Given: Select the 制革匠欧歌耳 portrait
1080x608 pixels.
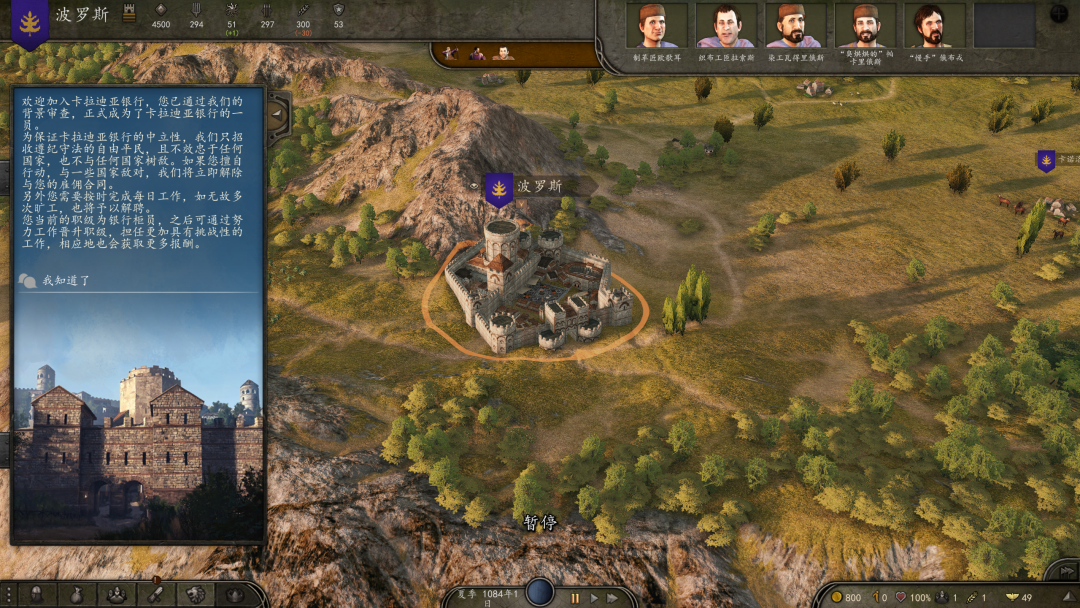Looking at the screenshot, I should pyautogui.click(x=656, y=26).
